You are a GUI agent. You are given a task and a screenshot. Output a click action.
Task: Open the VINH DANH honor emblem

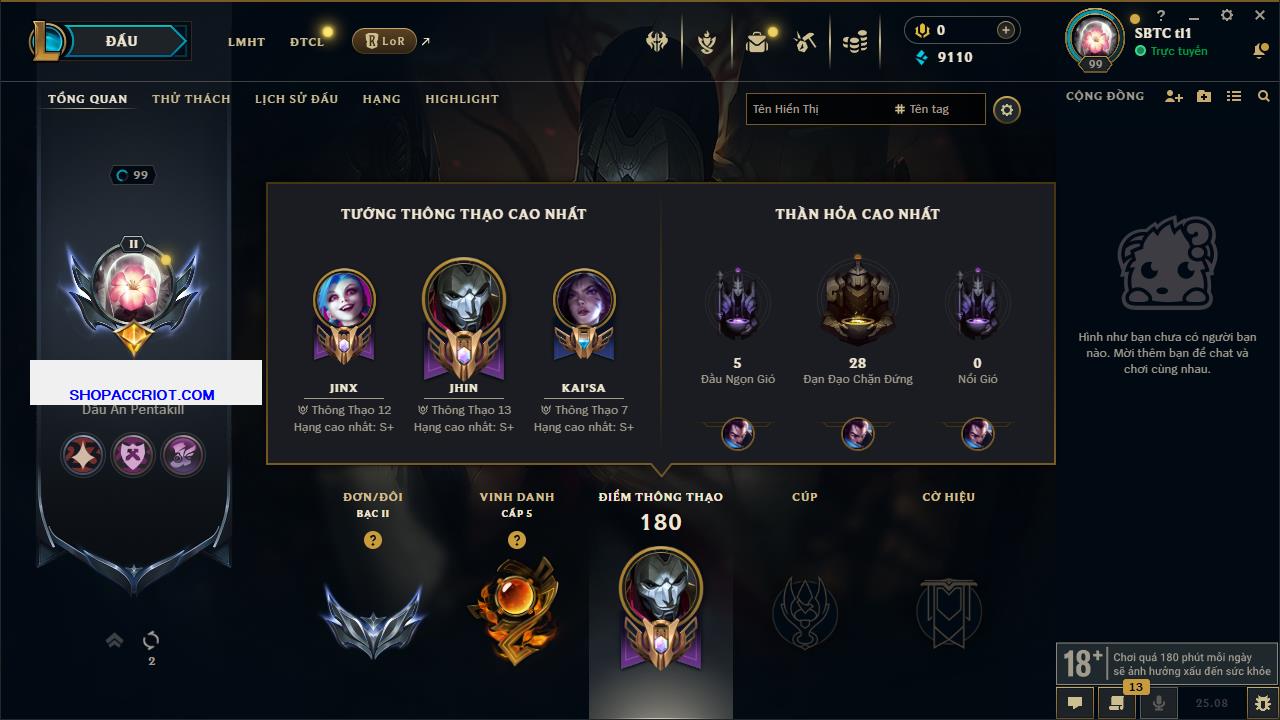(516, 610)
